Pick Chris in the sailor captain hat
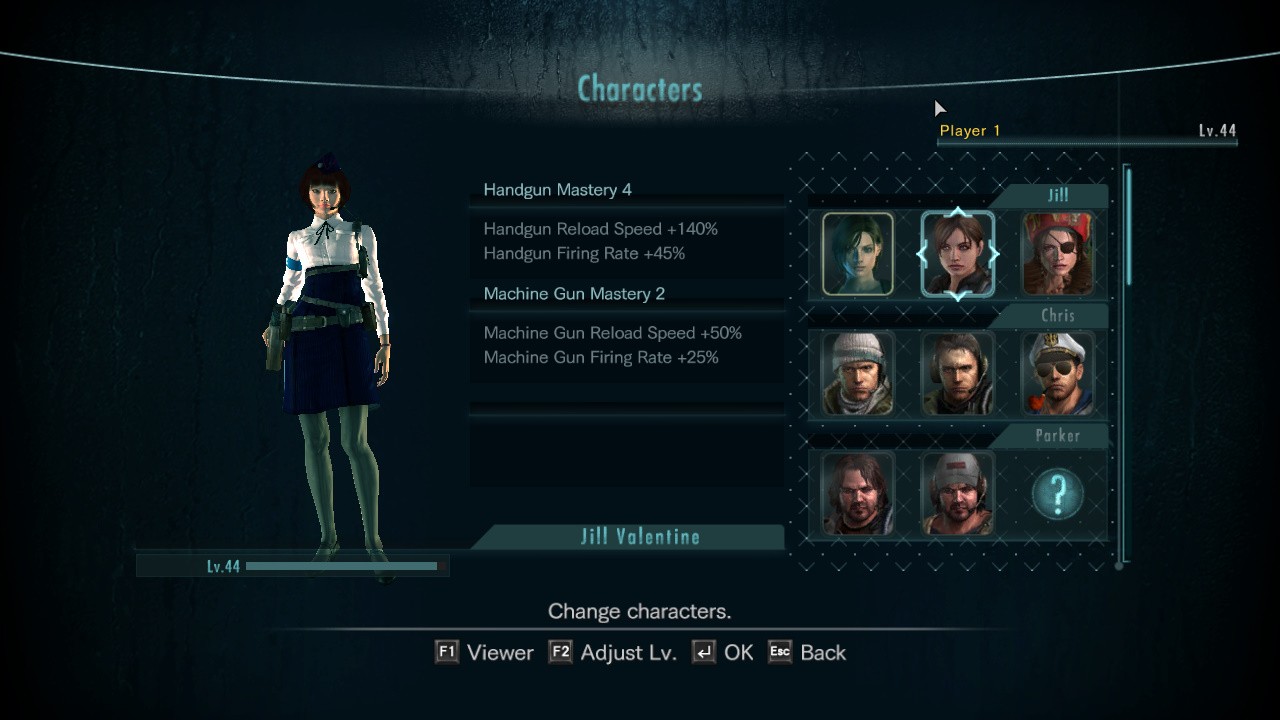The image size is (1280, 720). 1057,374
